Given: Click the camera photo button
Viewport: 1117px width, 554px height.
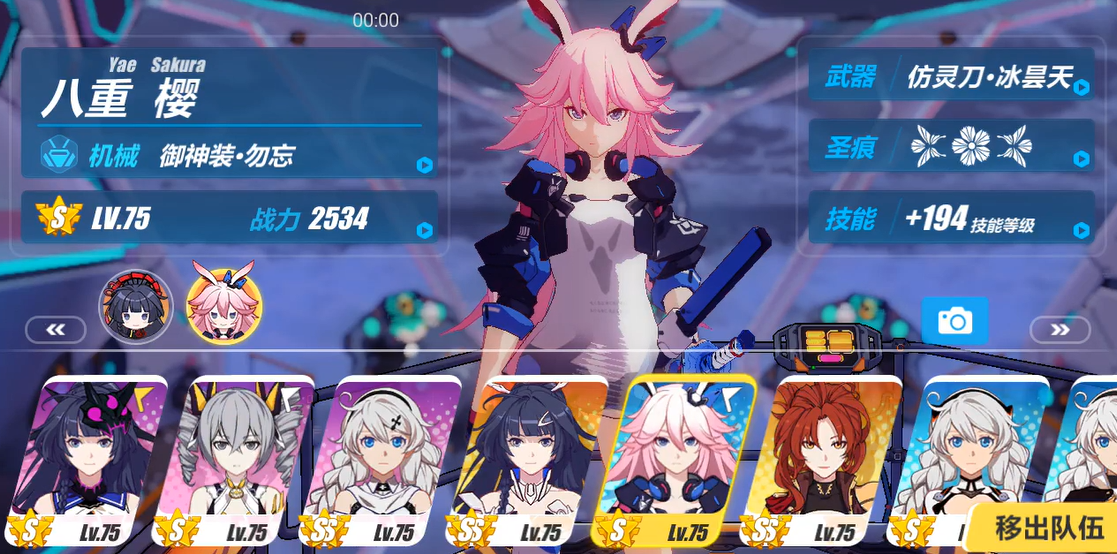Looking at the screenshot, I should 954,321.
